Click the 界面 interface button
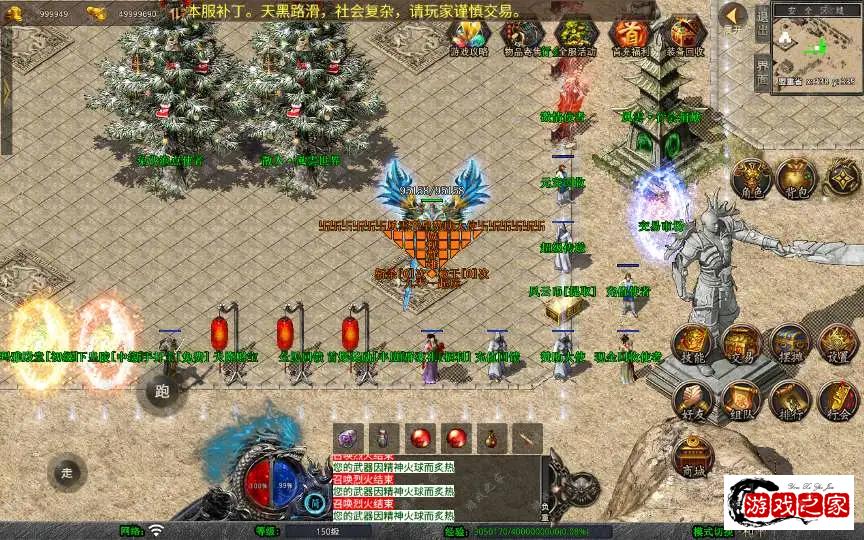The height and width of the screenshot is (540, 864). [x=762, y=71]
